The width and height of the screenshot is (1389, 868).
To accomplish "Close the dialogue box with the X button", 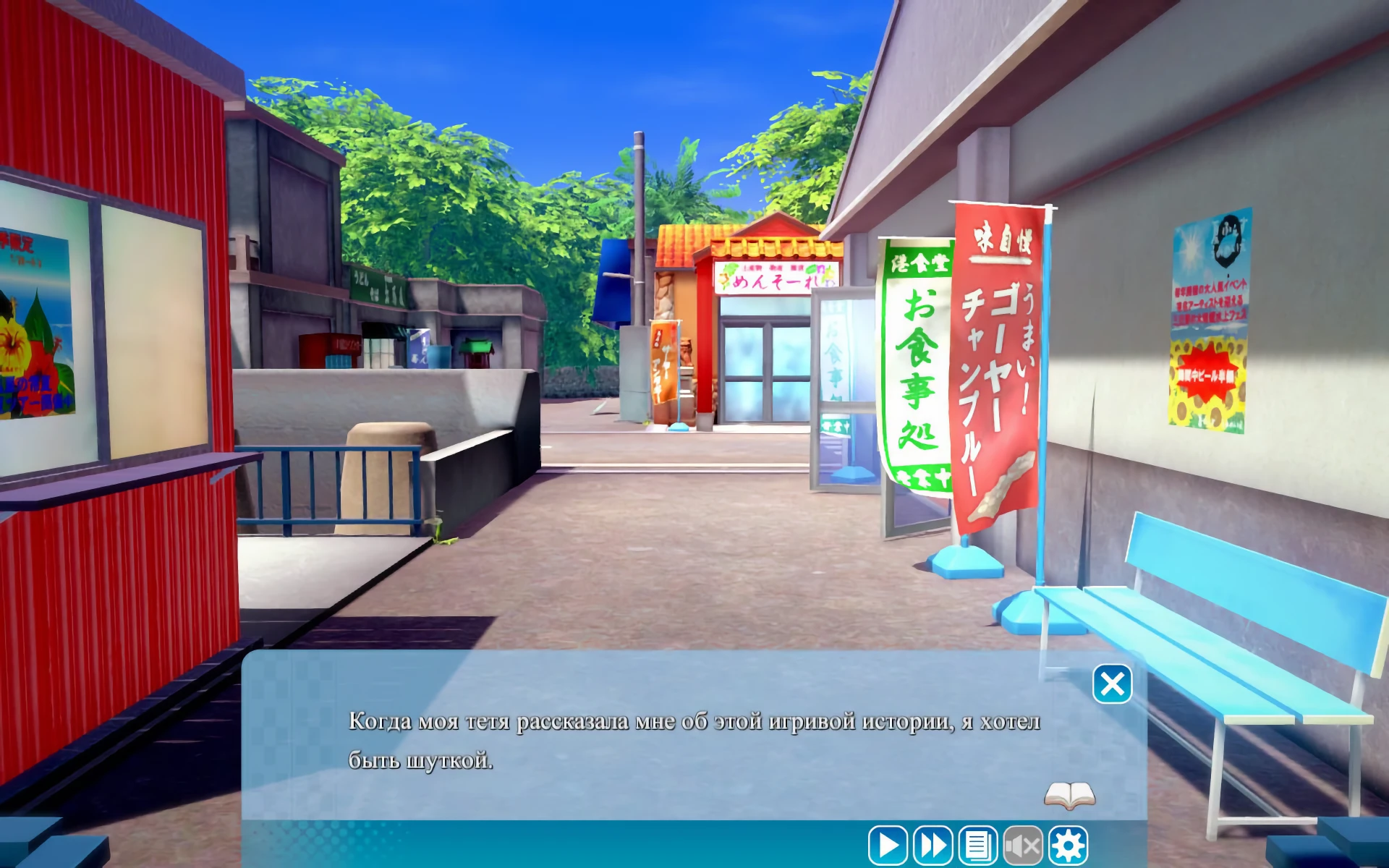I will 1112,684.
